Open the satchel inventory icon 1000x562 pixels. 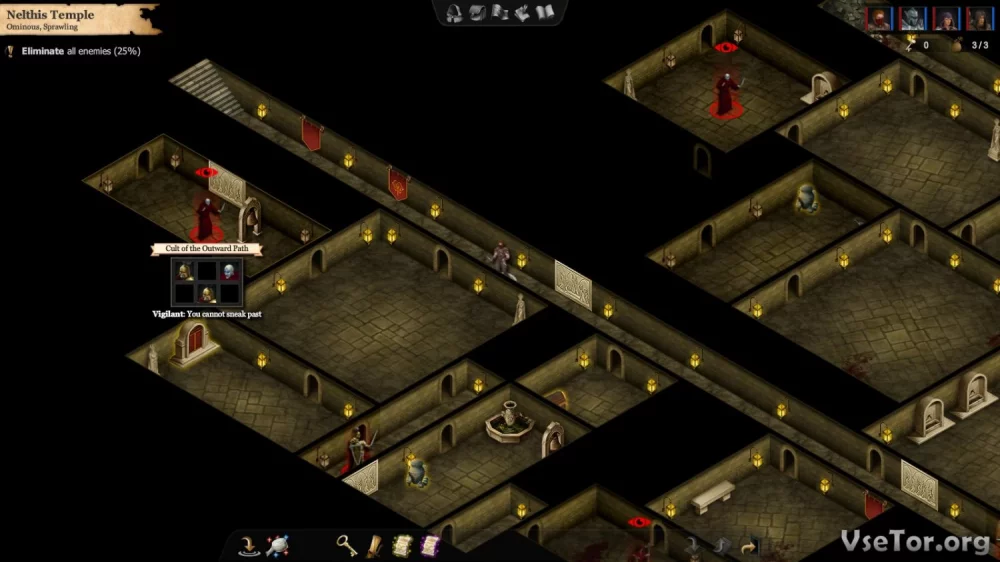[x=477, y=13]
